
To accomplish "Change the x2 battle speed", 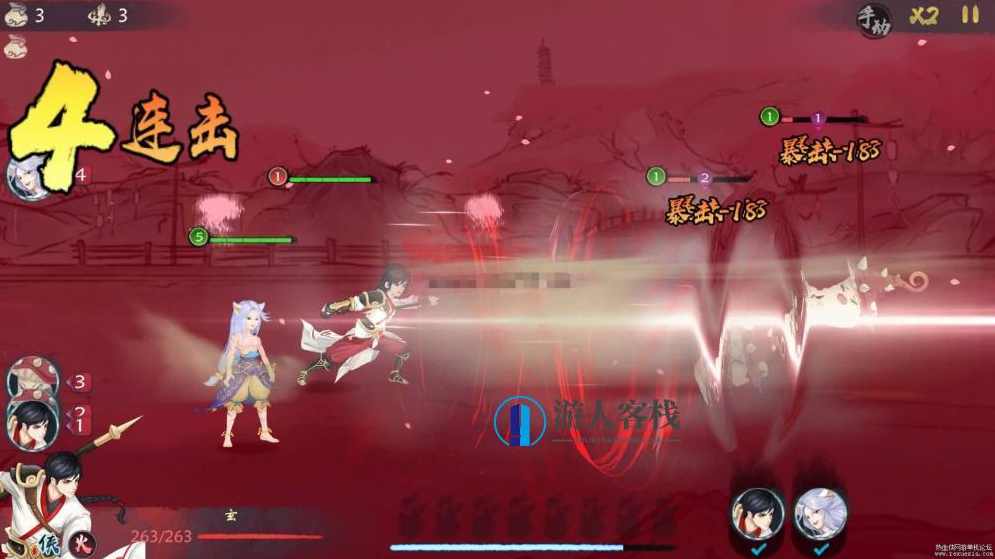I will [924, 16].
